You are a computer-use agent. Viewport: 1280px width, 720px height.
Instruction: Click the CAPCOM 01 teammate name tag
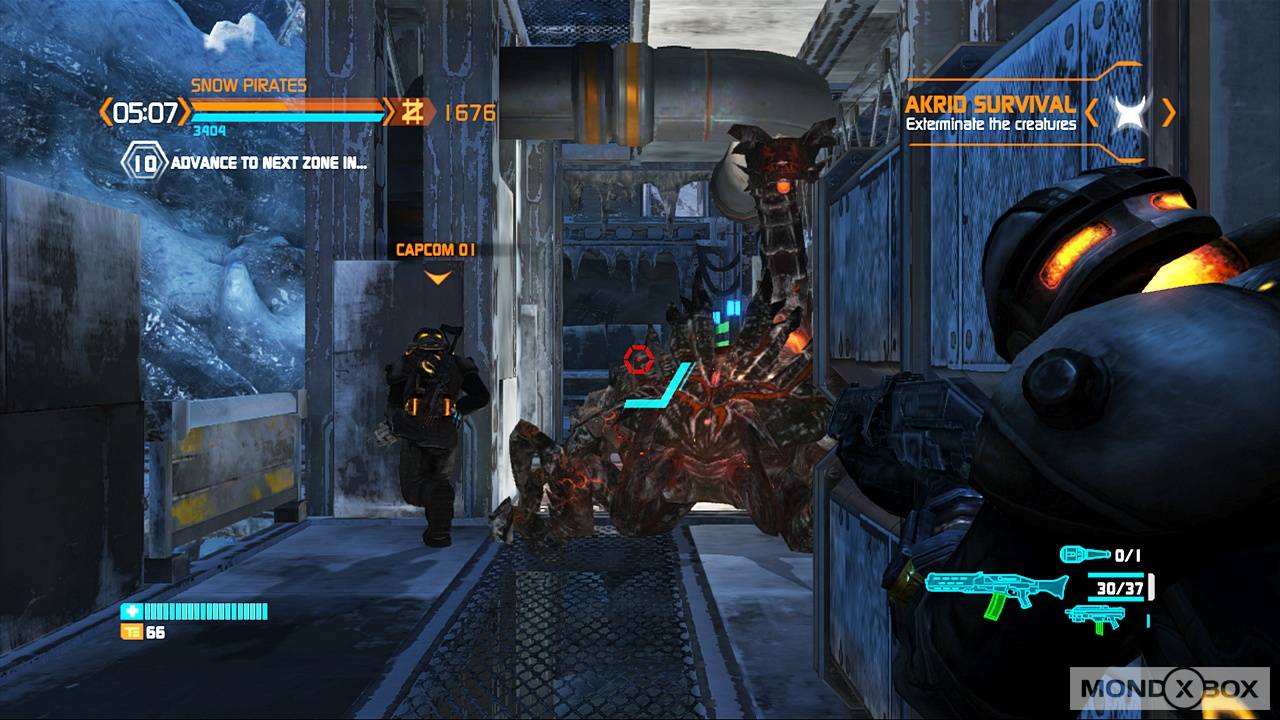pos(437,249)
